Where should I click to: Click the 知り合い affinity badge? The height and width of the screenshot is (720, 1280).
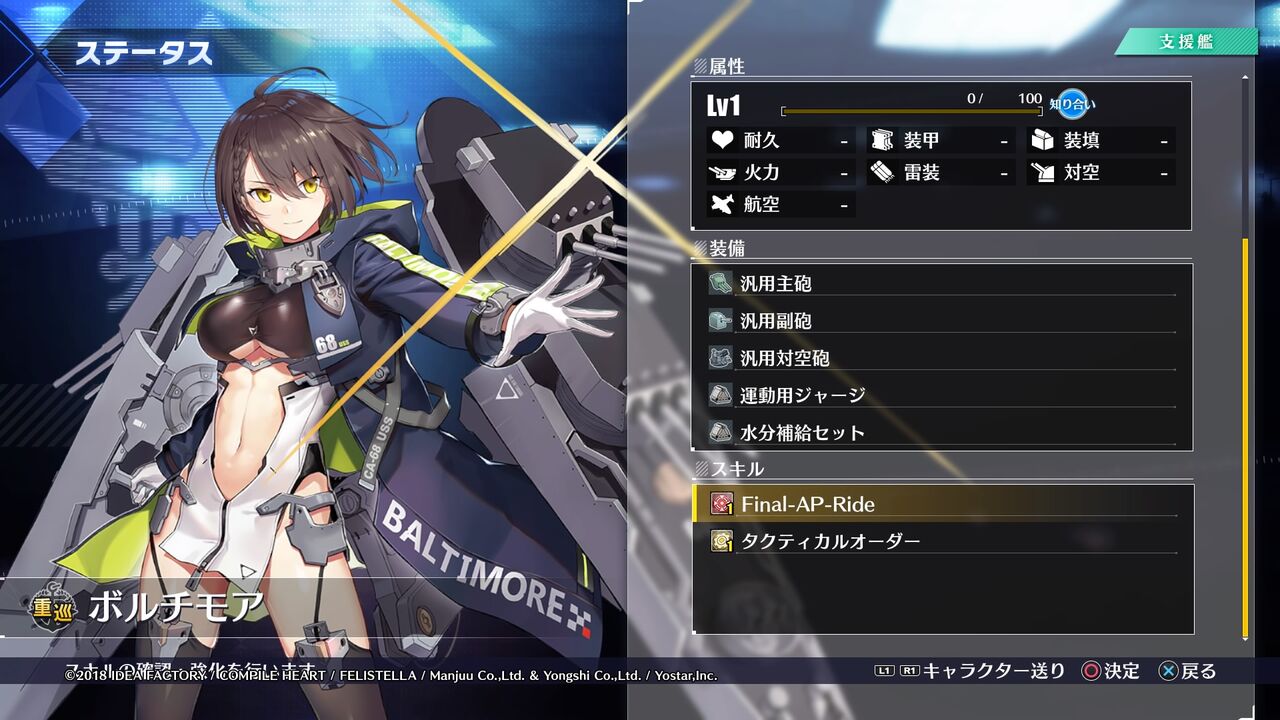point(1074,102)
